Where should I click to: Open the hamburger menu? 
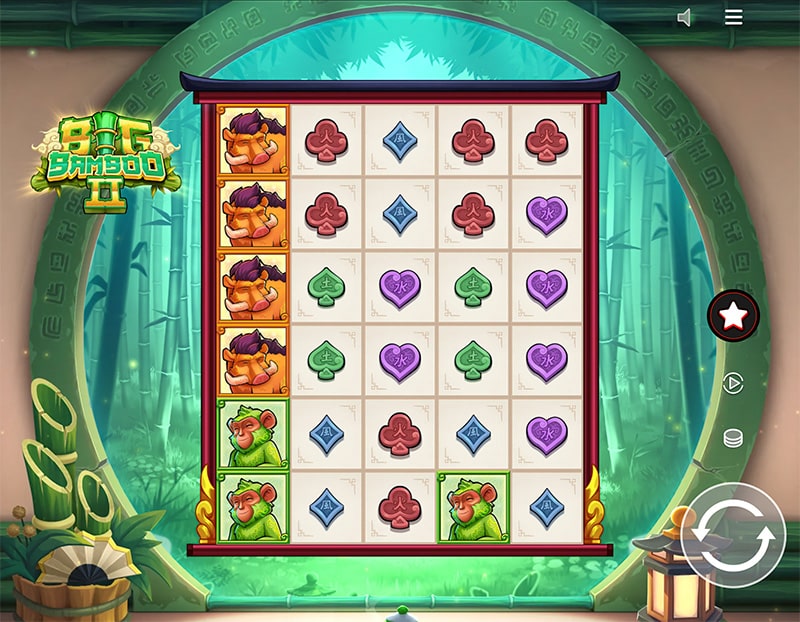click(734, 17)
